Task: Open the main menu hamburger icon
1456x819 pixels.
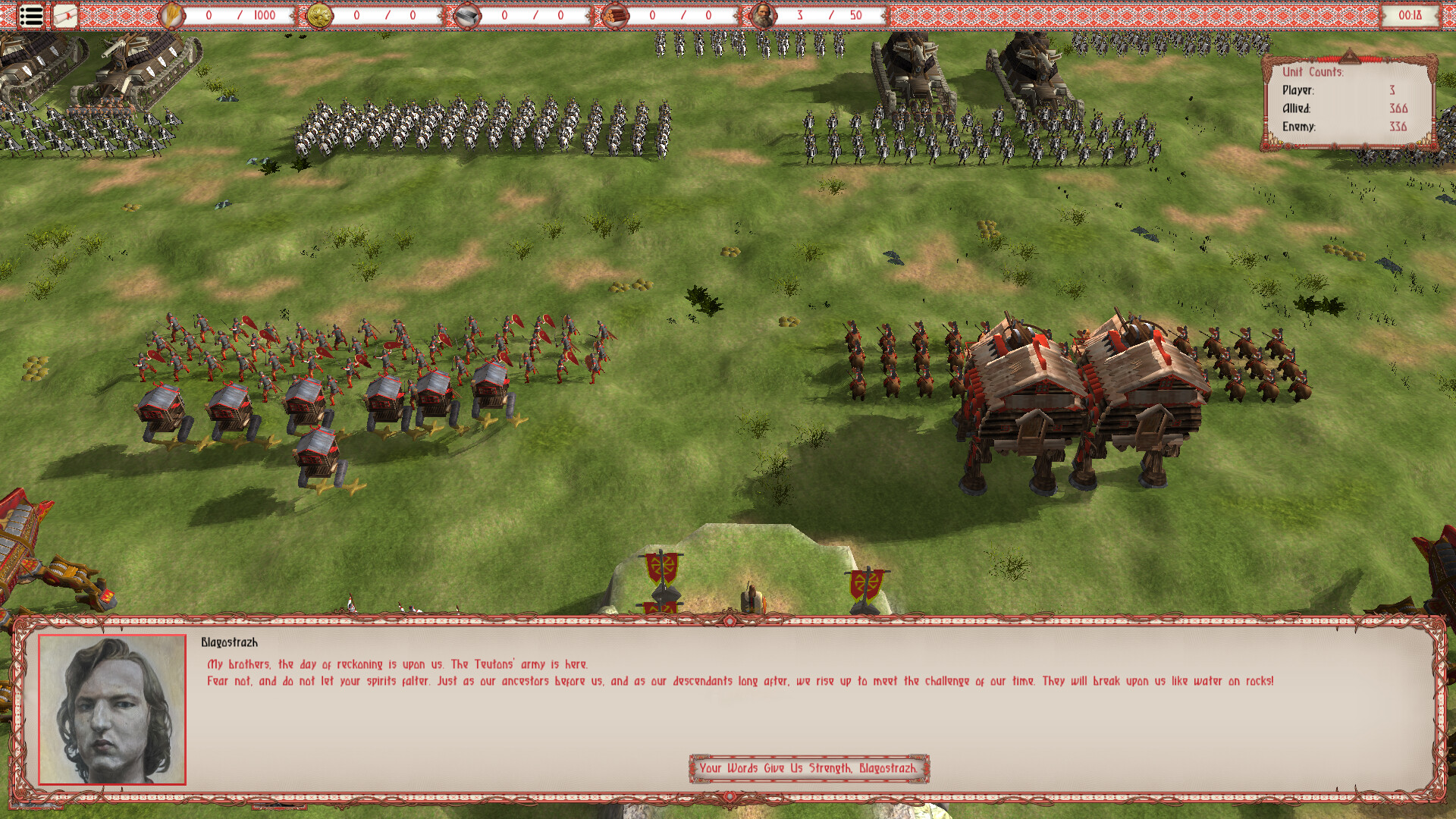Action: tap(30, 15)
